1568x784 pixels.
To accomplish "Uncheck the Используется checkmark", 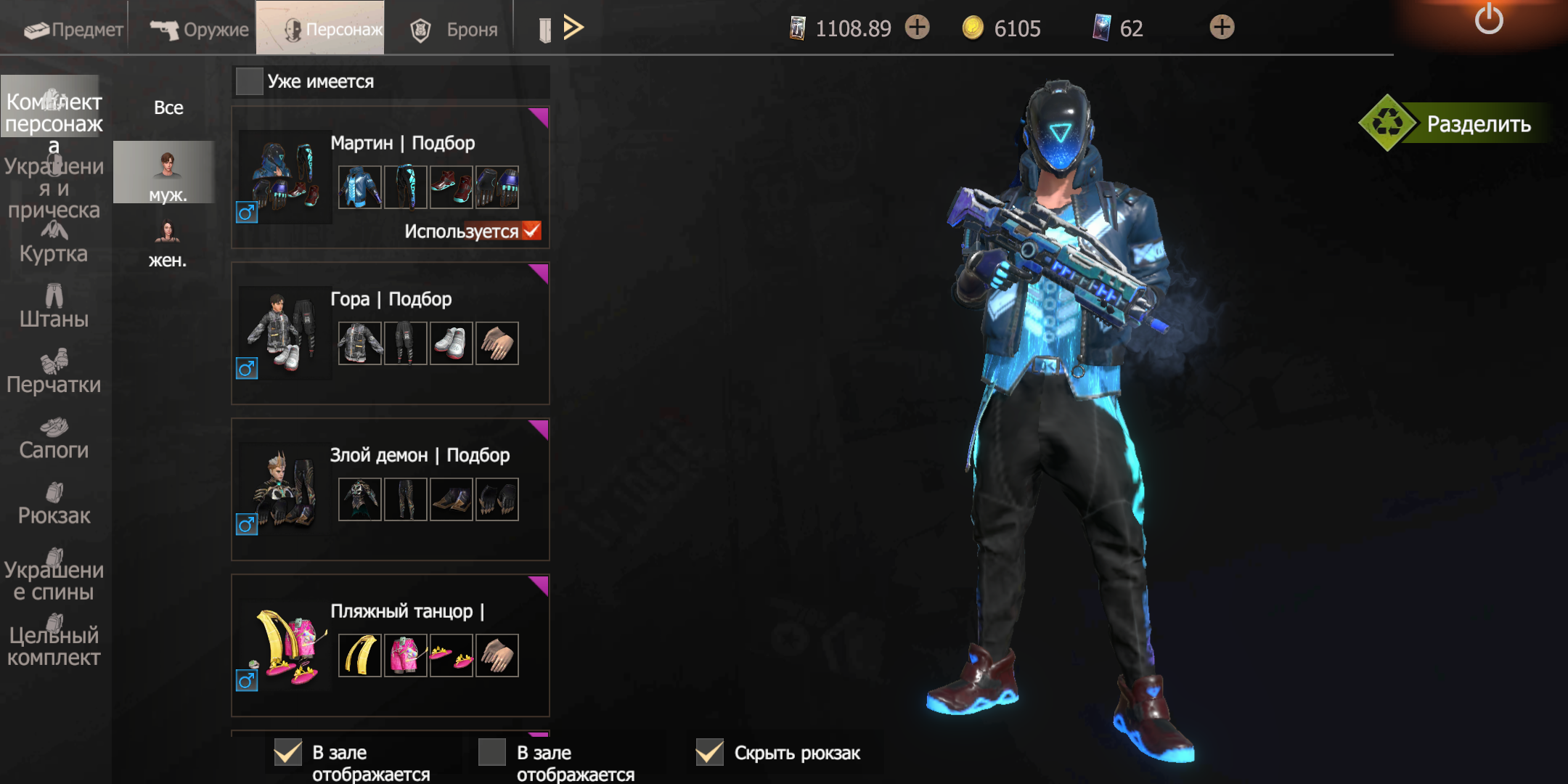I will (531, 231).
